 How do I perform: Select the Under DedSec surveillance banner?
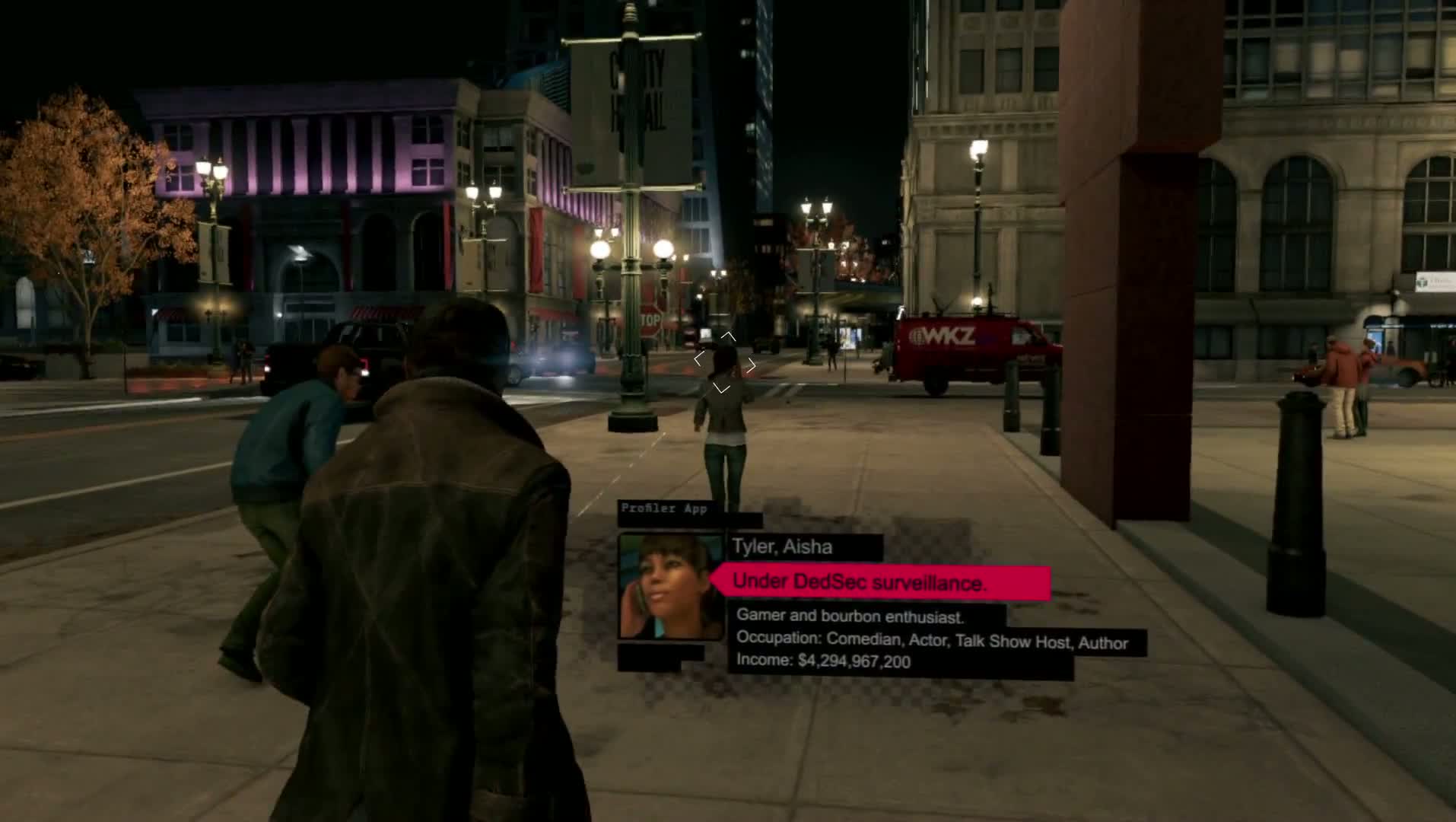coord(882,583)
